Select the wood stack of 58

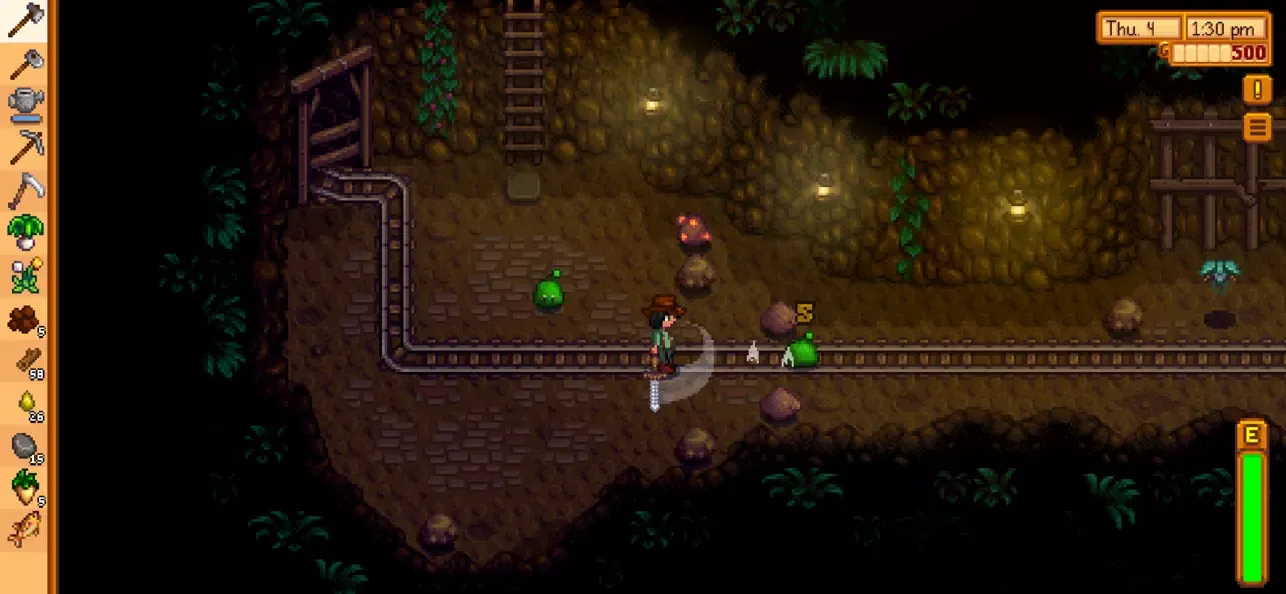click(x=26, y=361)
